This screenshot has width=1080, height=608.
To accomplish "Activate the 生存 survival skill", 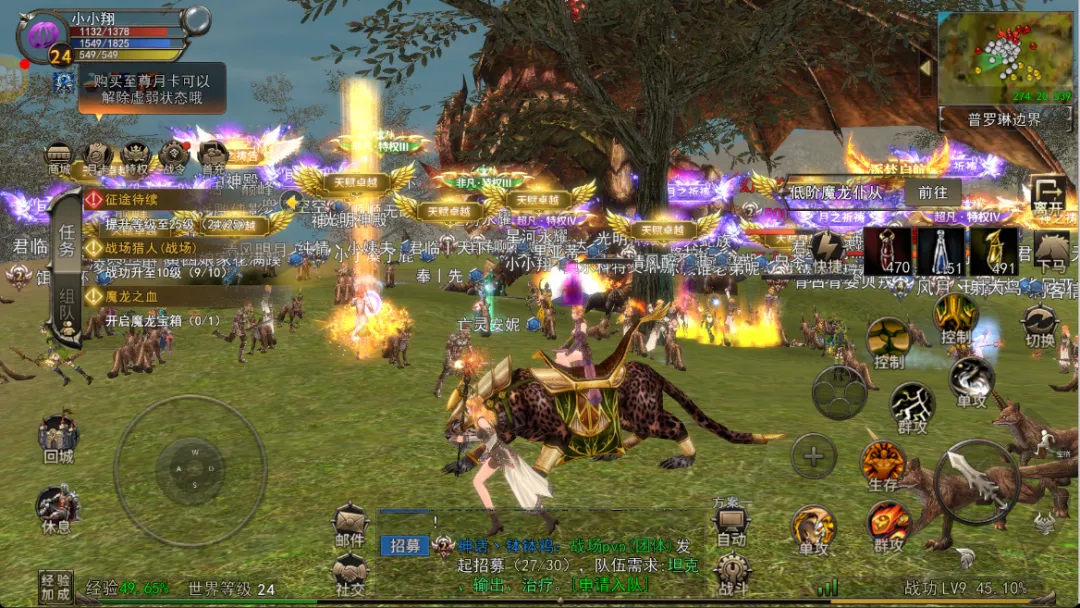I will 884,465.
